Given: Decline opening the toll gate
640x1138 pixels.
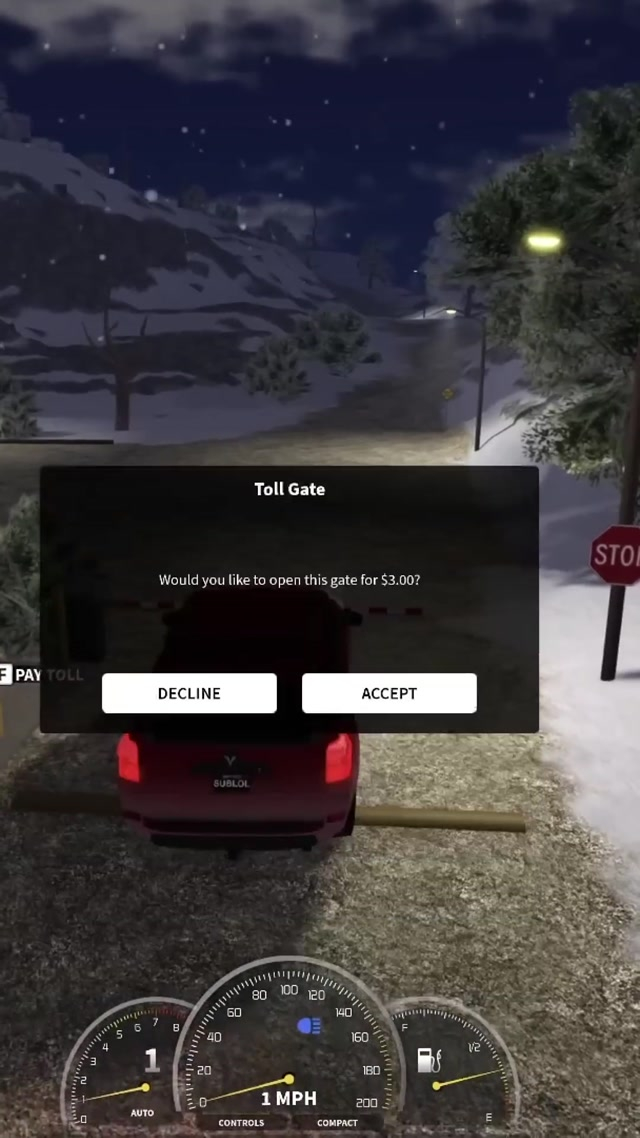Looking at the screenshot, I should click(189, 693).
